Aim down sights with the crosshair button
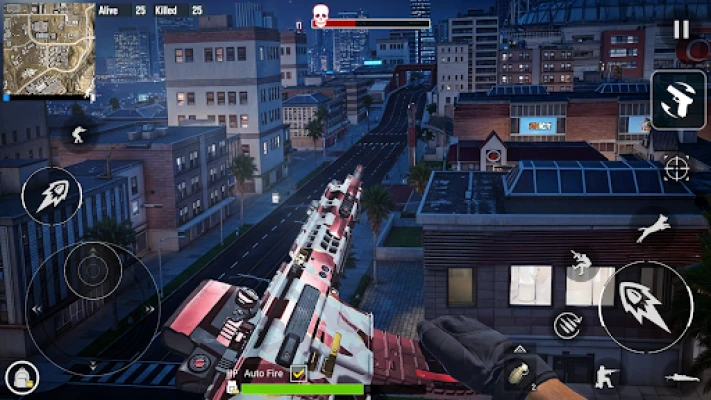This screenshot has height=400, width=711. click(x=677, y=168)
